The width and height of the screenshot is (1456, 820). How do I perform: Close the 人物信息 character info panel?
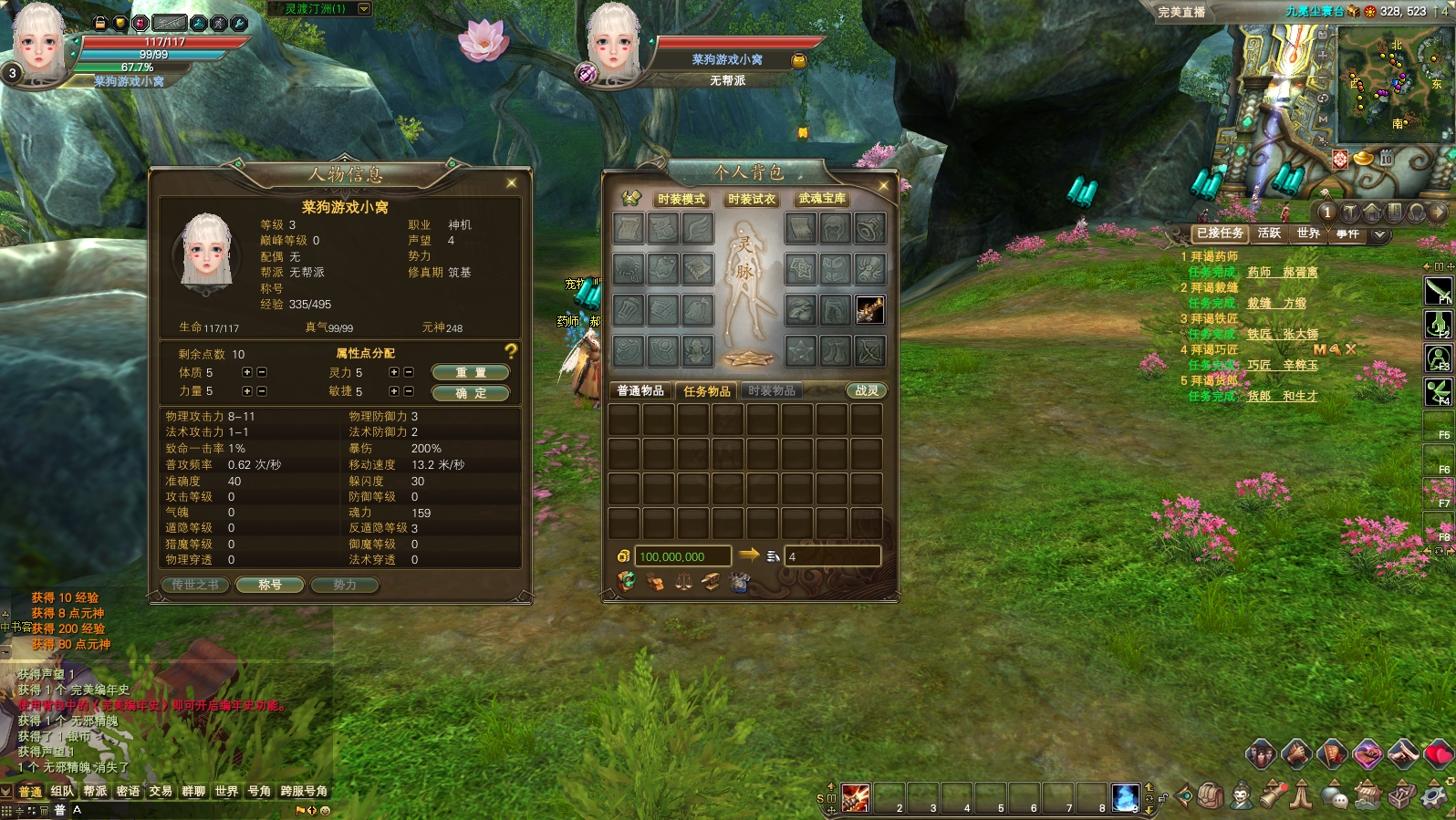(x=511, y=183)
